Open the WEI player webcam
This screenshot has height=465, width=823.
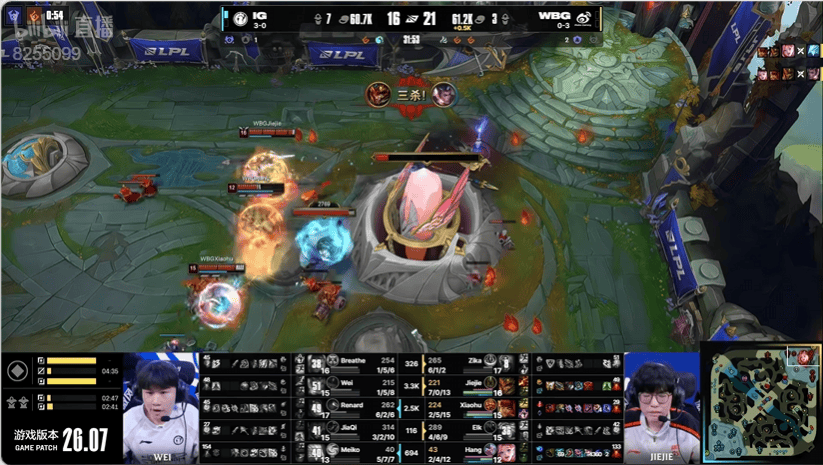pyautogui.click(x=161, y=405)
